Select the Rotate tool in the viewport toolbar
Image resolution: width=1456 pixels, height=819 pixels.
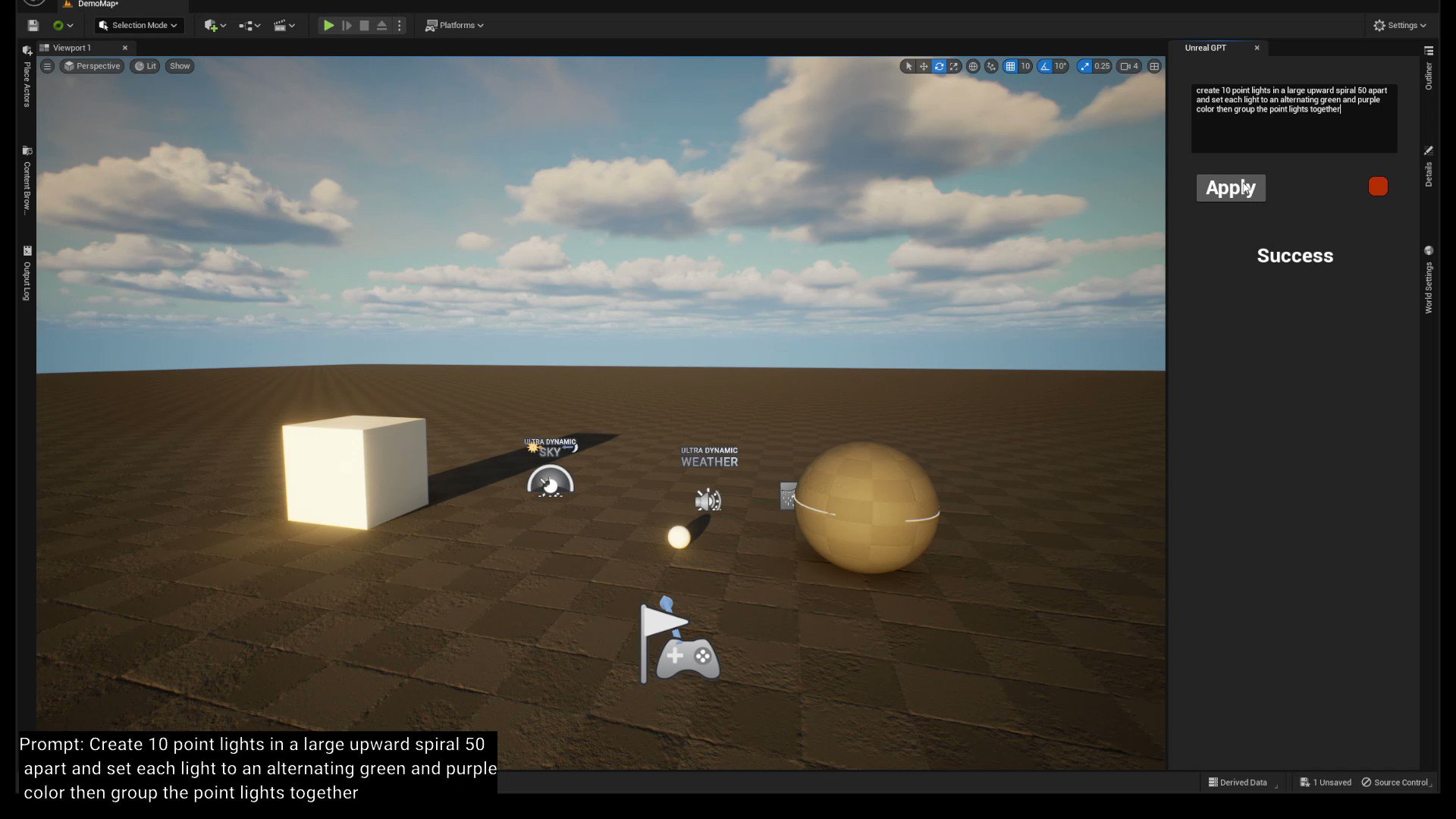[939, 66]
